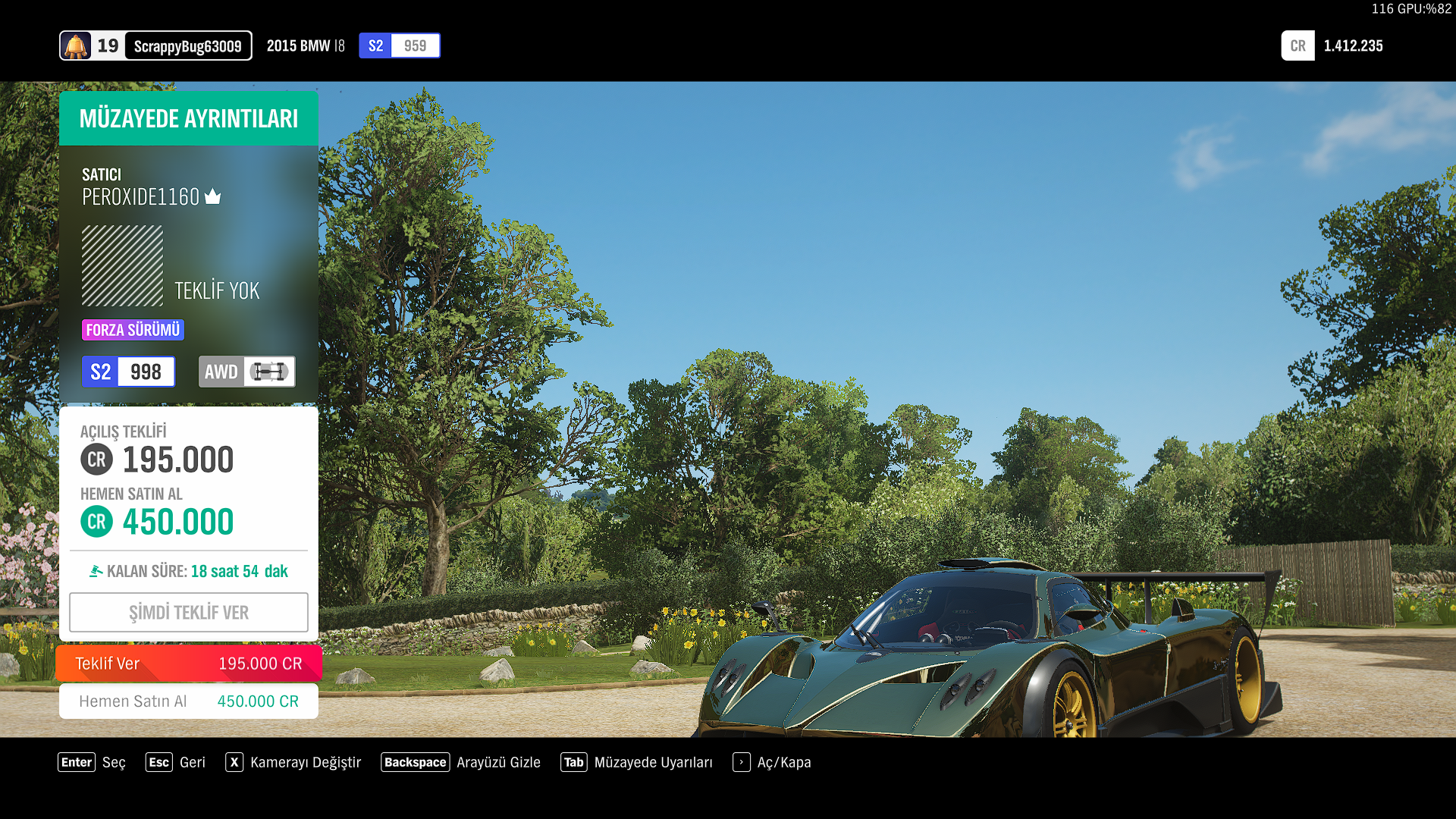Image resolution: width=1456 pixels, height=819 pixels.
Task: Open seller PEROXIDE1160's name
Action: (141, 197)
